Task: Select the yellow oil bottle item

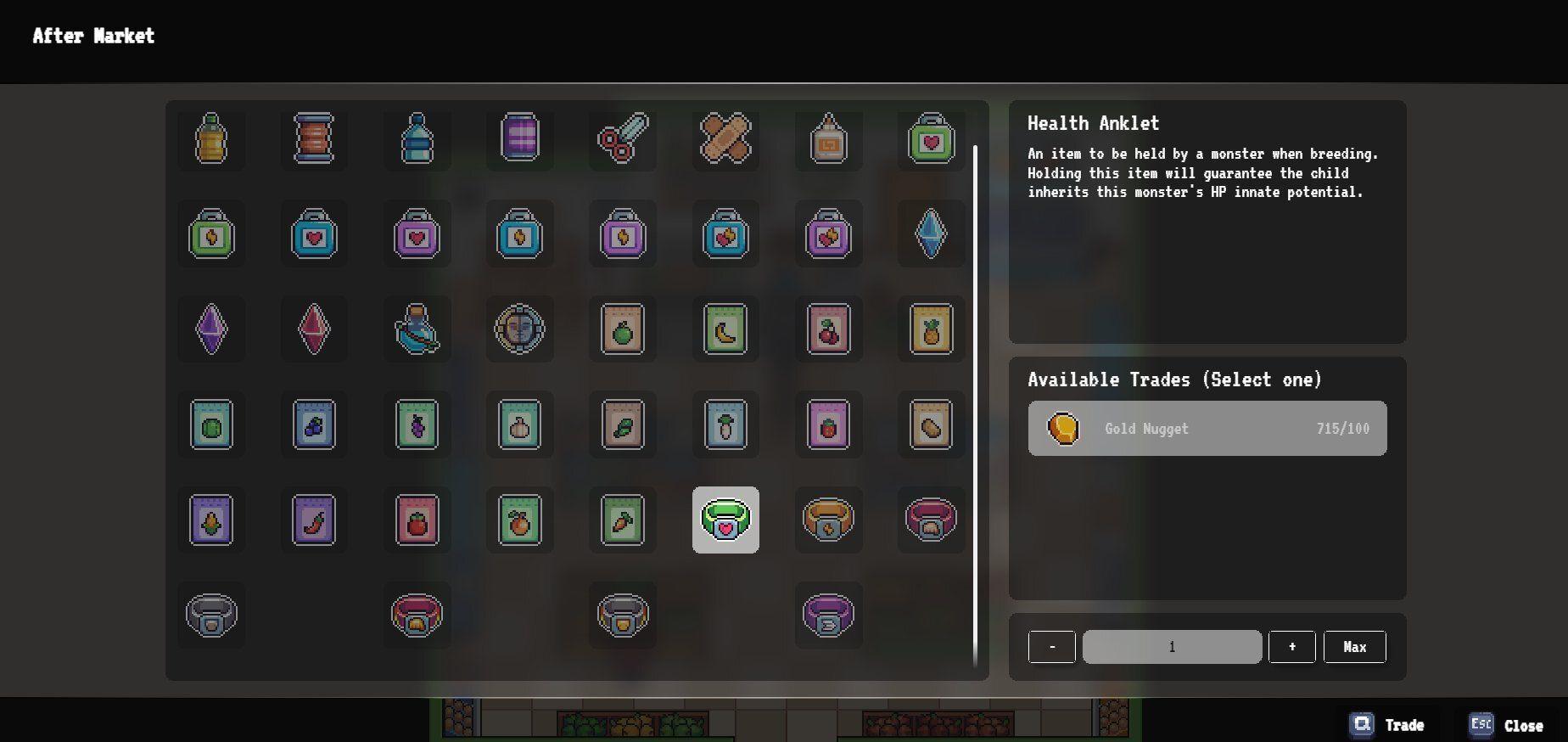Action: pyautogui.click(x=210, y=140)
